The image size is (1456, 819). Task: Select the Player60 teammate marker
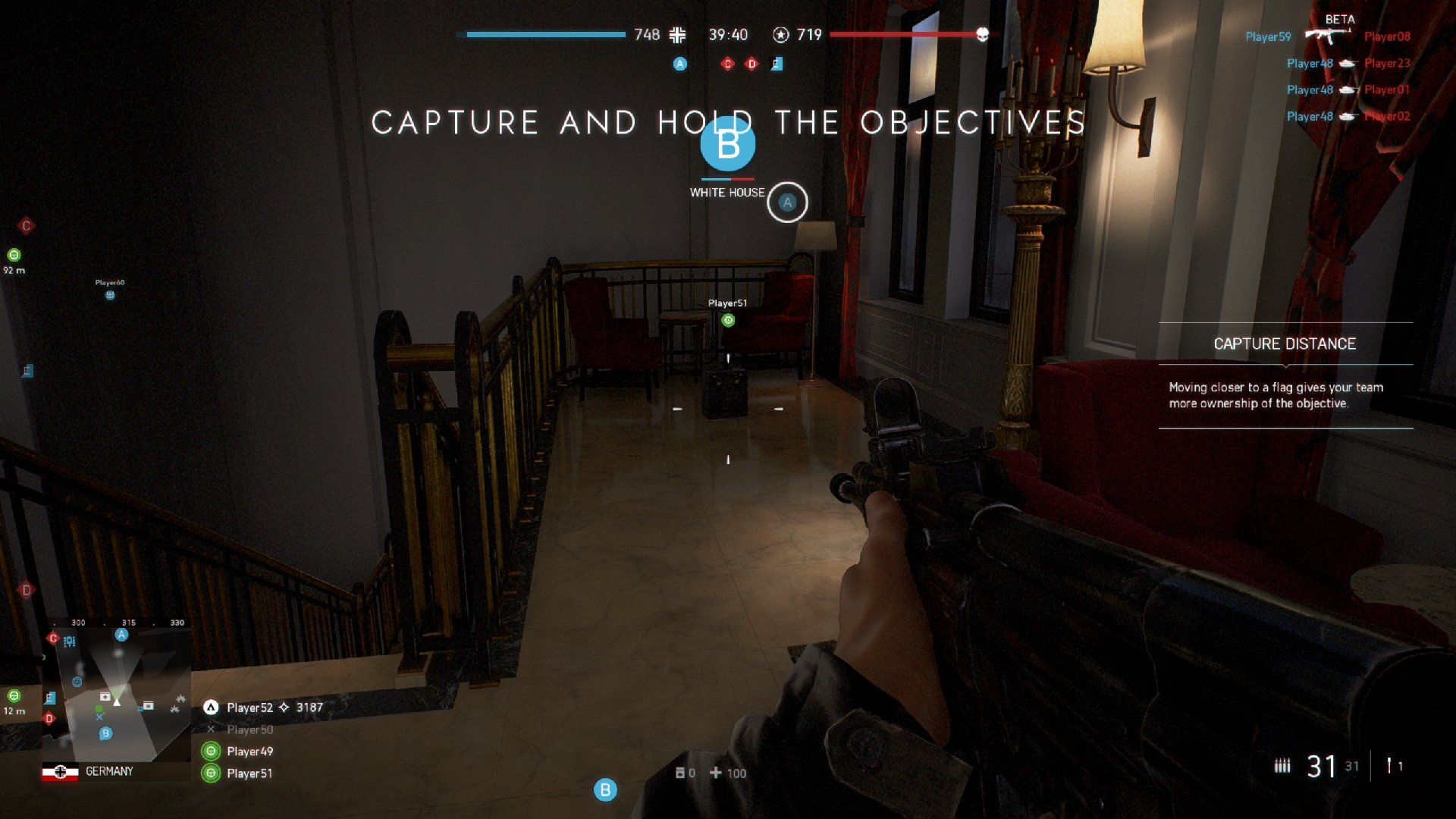110,295
